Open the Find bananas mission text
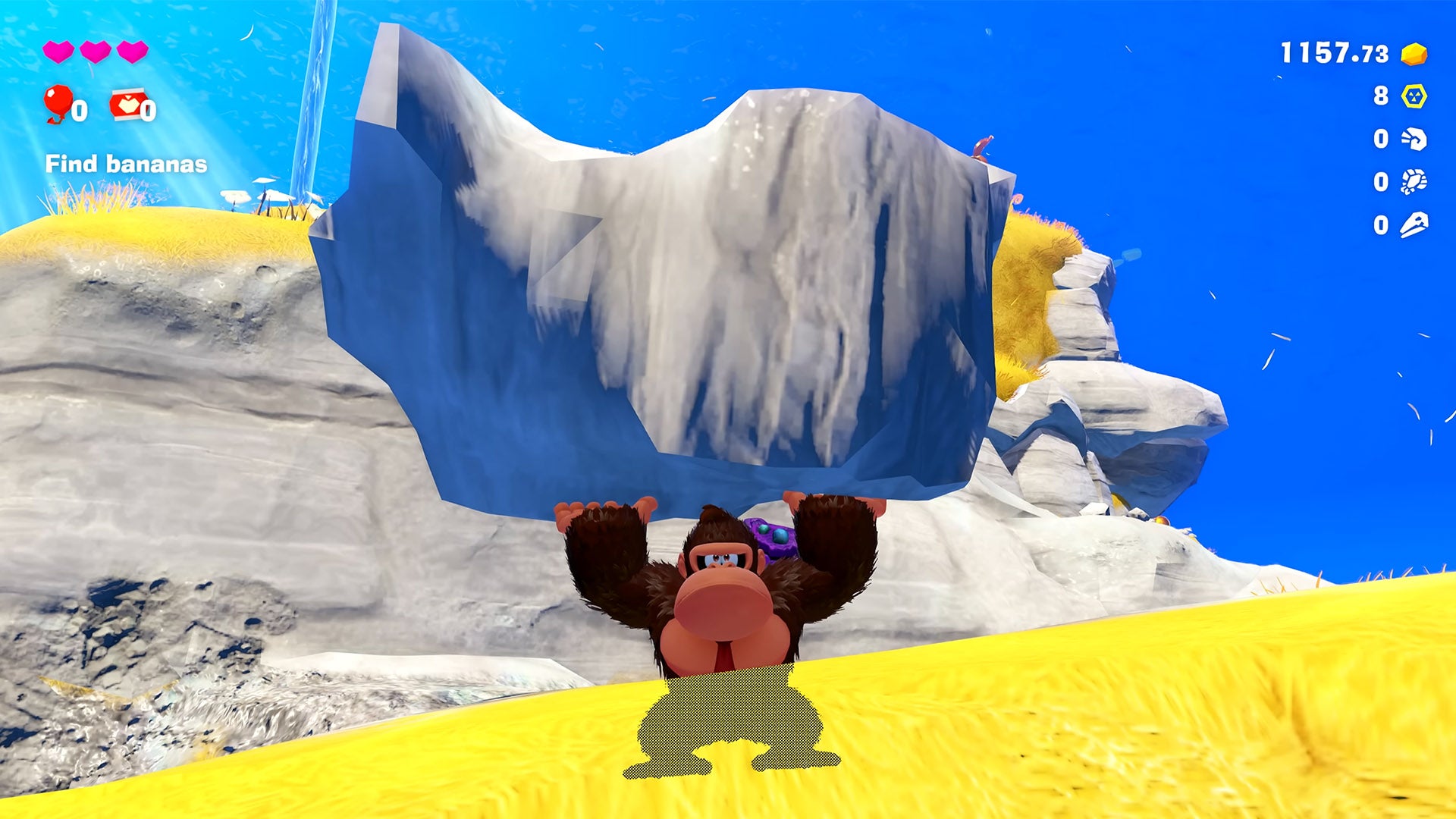The image size is (1456, 819). [x=125, y=162]
